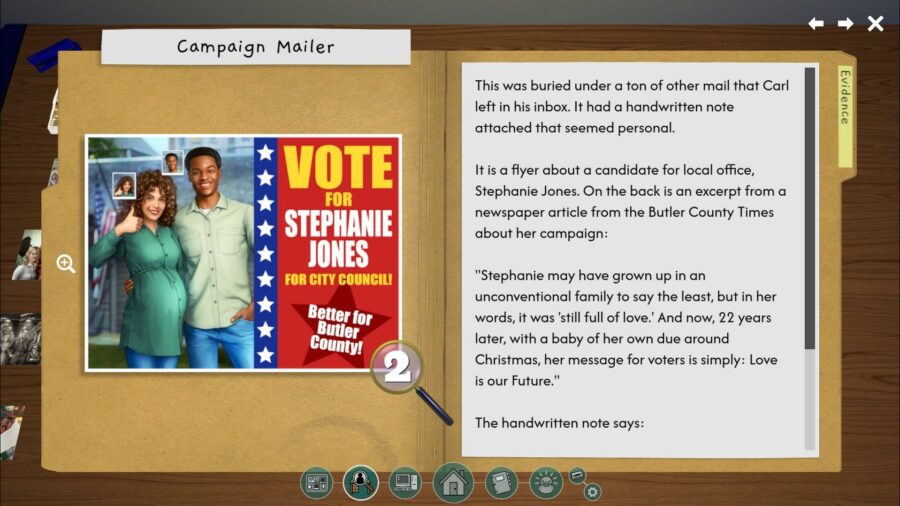
Task: Select the suspect magnifier icon
Action: coord(360,483)
